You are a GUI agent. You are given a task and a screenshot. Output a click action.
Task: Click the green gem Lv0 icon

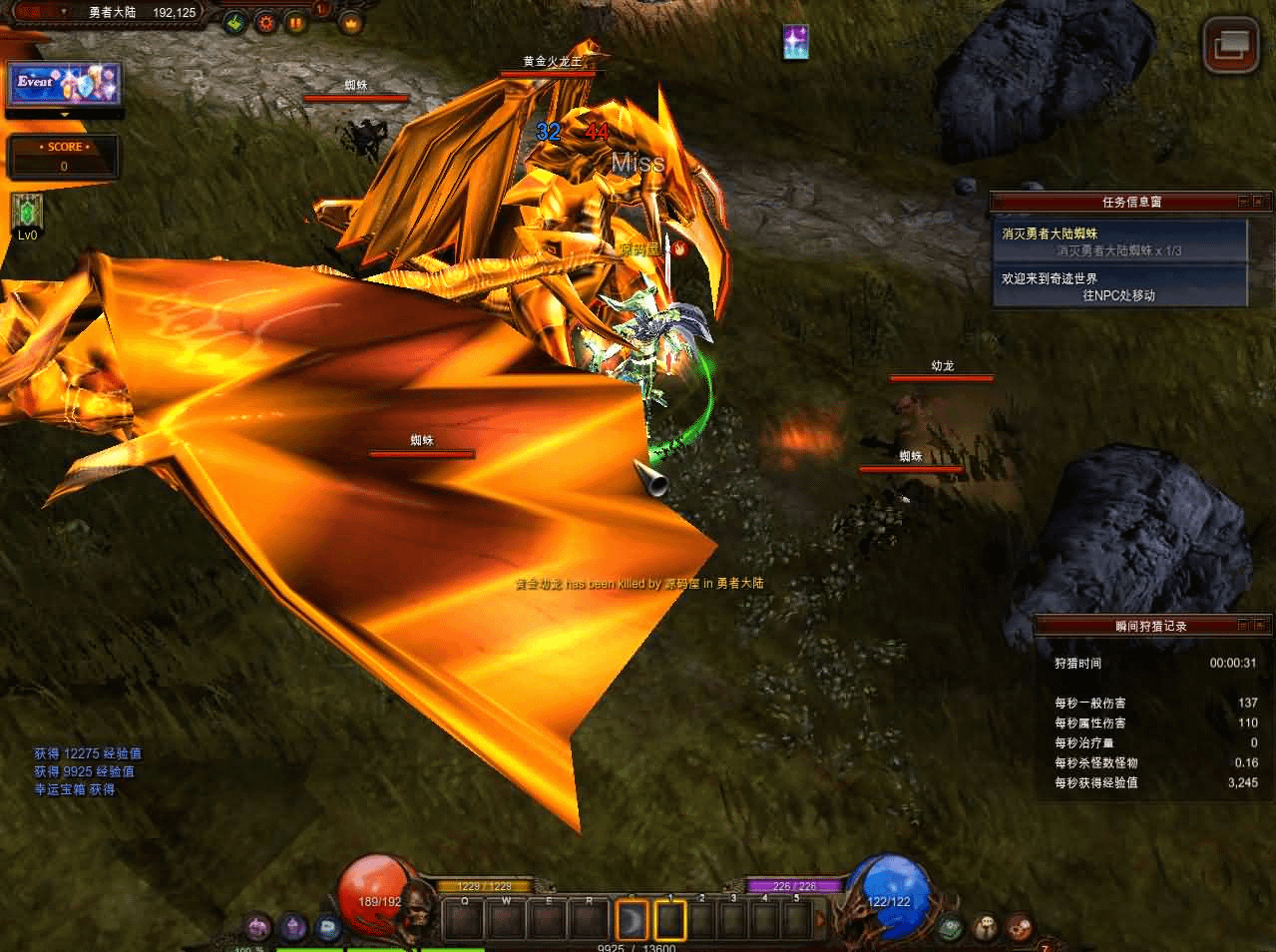[x=27, y=213]
